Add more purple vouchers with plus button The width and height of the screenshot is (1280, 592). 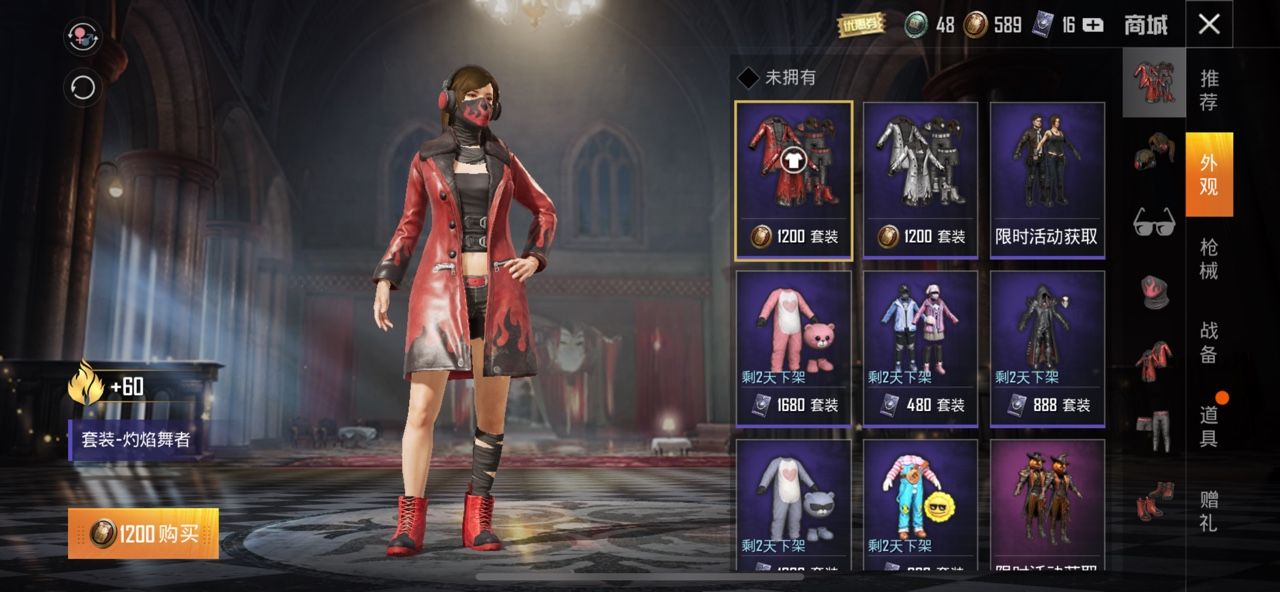click(1093, 25)
